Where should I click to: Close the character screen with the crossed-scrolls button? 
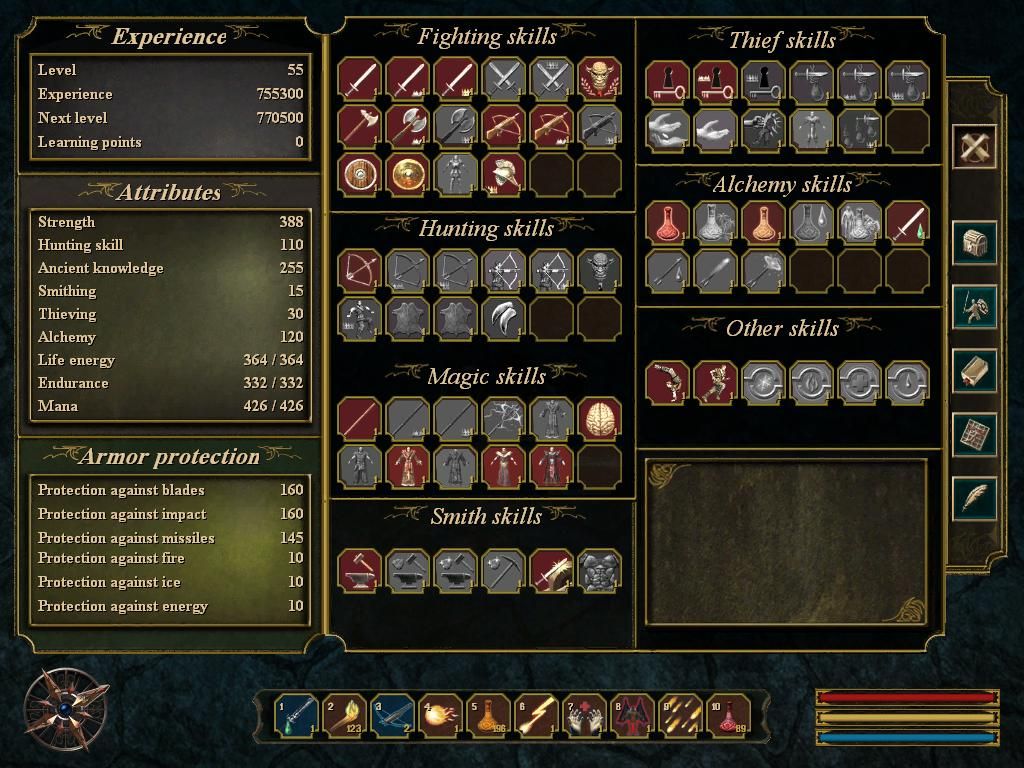coord(974,147)
